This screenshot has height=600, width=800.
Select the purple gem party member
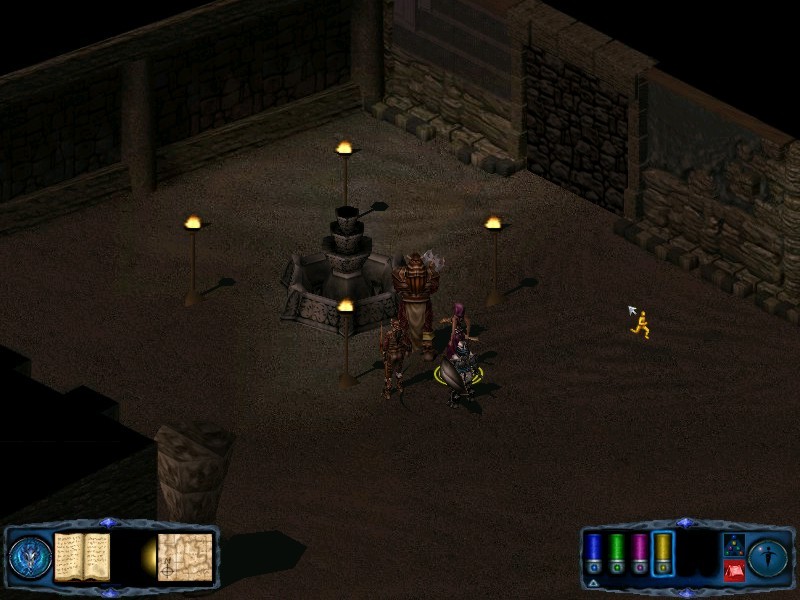(x=639, y=555)
